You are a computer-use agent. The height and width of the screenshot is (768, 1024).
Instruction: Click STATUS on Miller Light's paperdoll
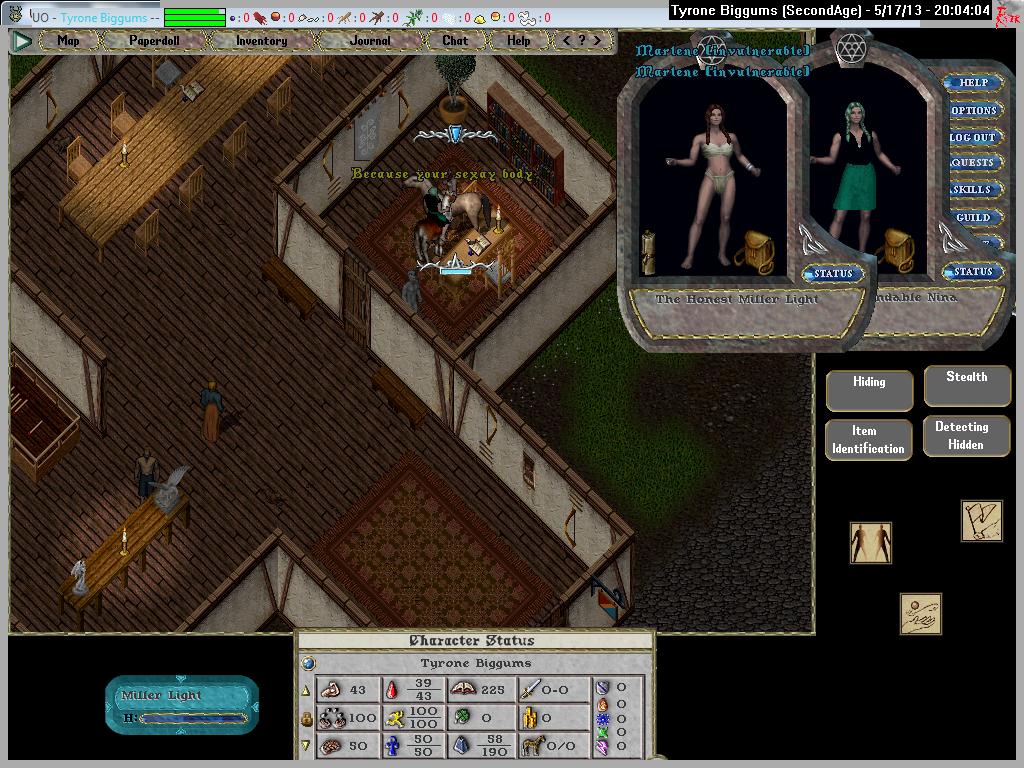(832, 273)
